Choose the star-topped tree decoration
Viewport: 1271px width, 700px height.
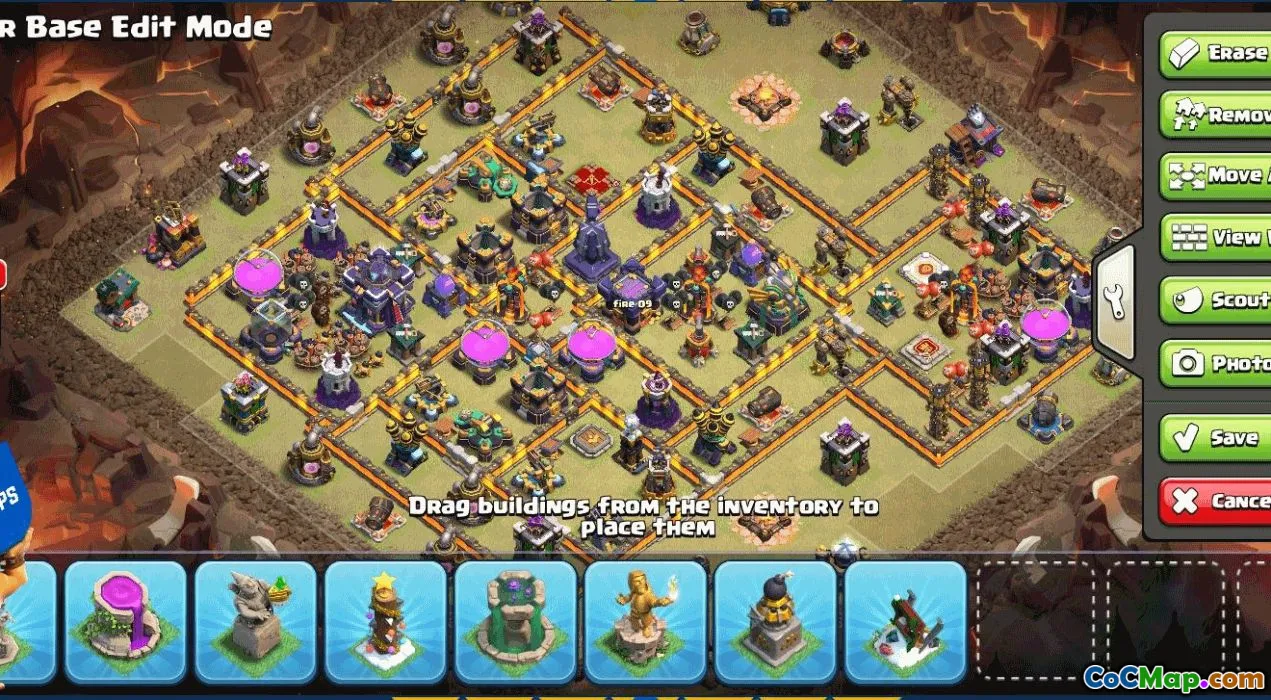point(385,621)
